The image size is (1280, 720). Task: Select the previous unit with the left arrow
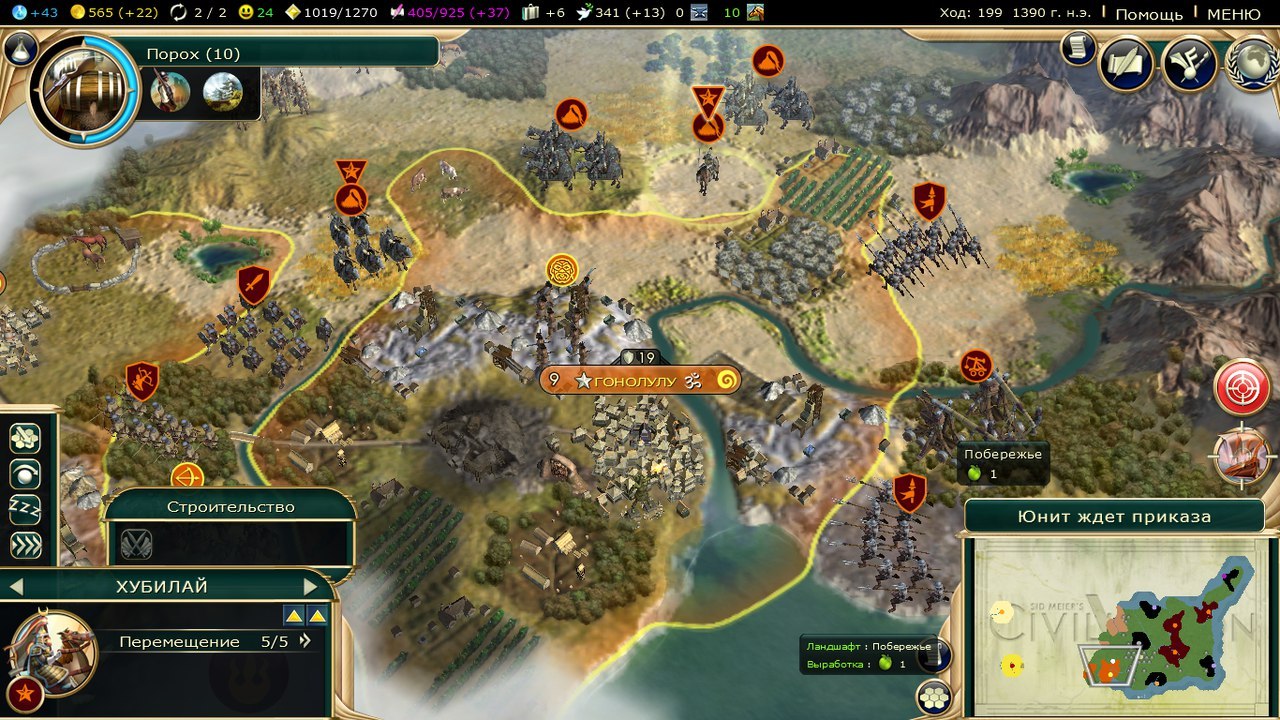coord(16,587)
